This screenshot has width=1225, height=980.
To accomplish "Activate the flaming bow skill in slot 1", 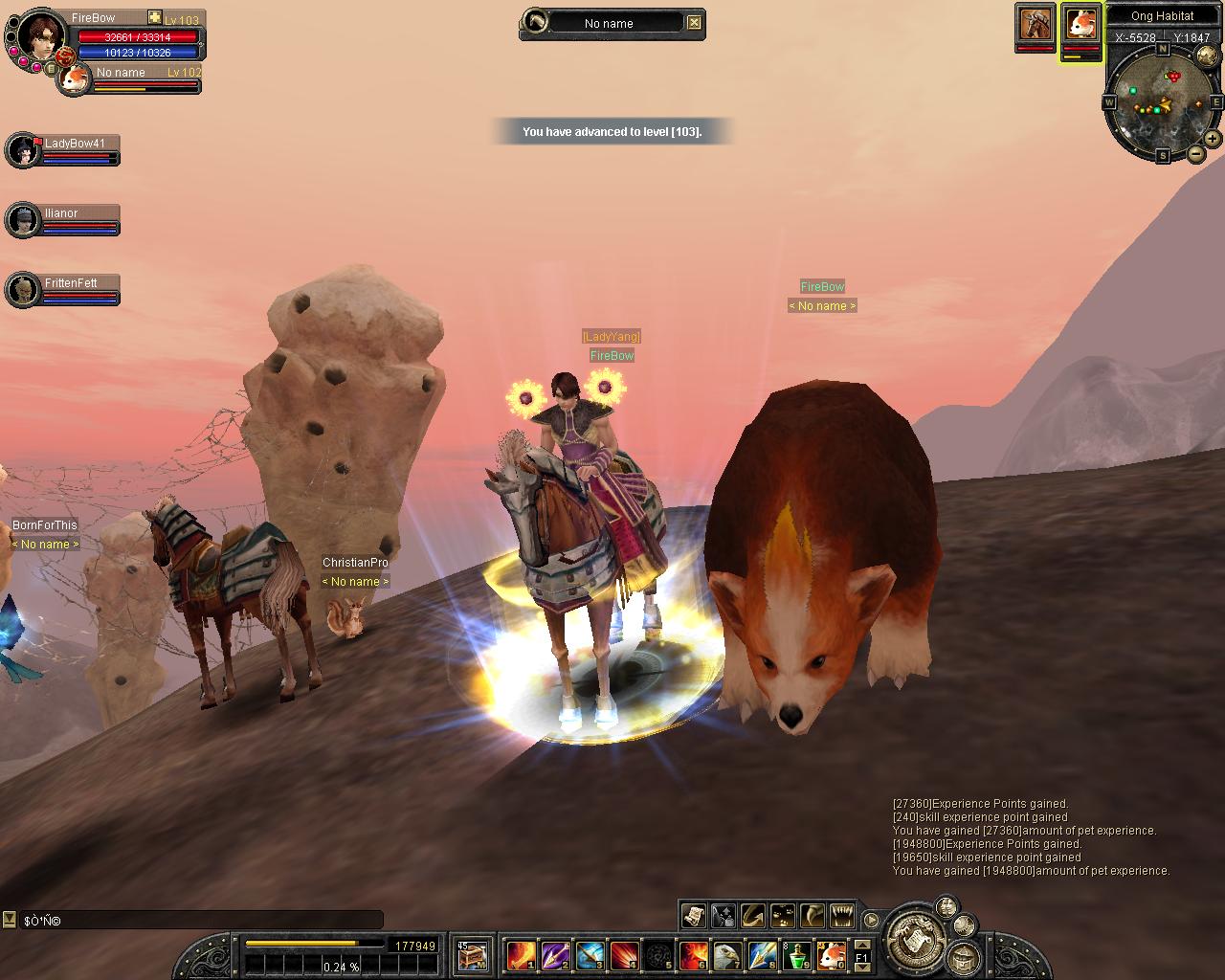I will [521, 955].
